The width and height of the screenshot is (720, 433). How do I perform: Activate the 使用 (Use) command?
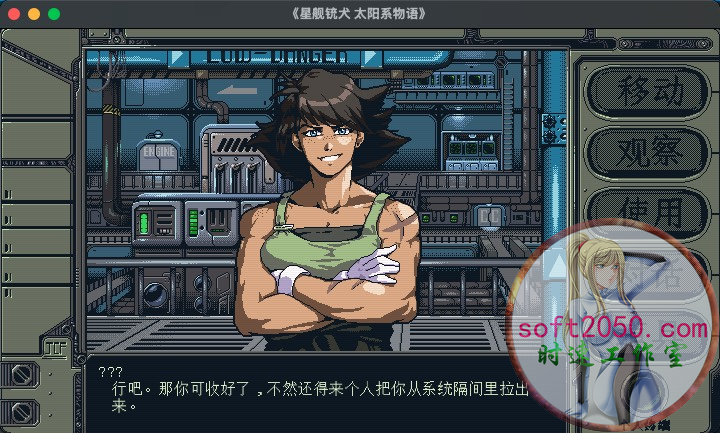pyautogui.click(x=649, y=211)
